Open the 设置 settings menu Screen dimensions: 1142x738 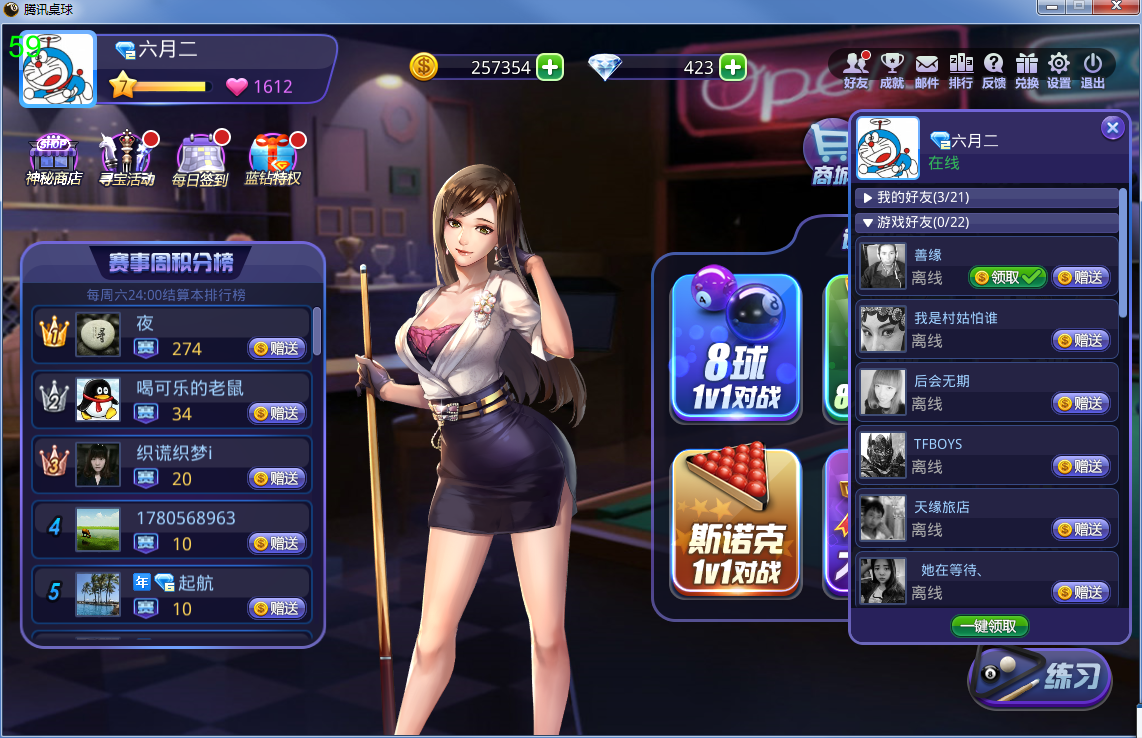click(1059, 70)
